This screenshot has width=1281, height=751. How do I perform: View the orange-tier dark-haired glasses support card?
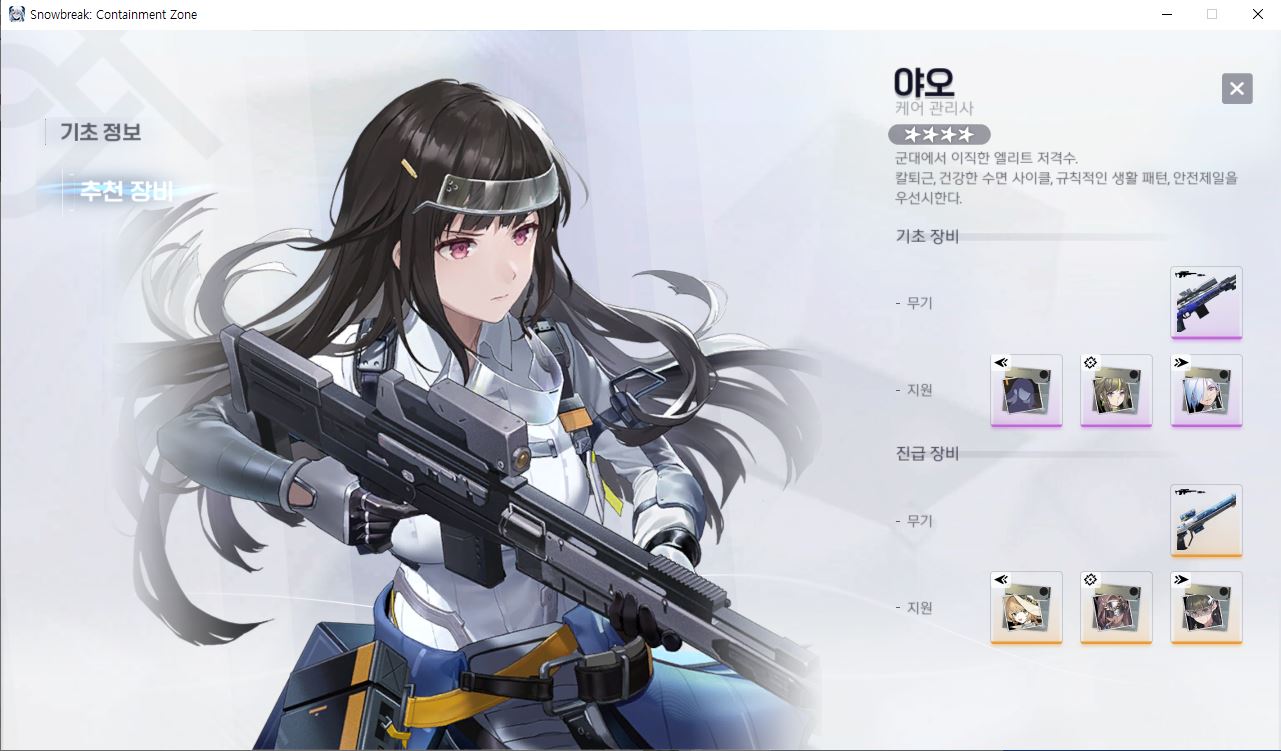tap(1206, 607)
